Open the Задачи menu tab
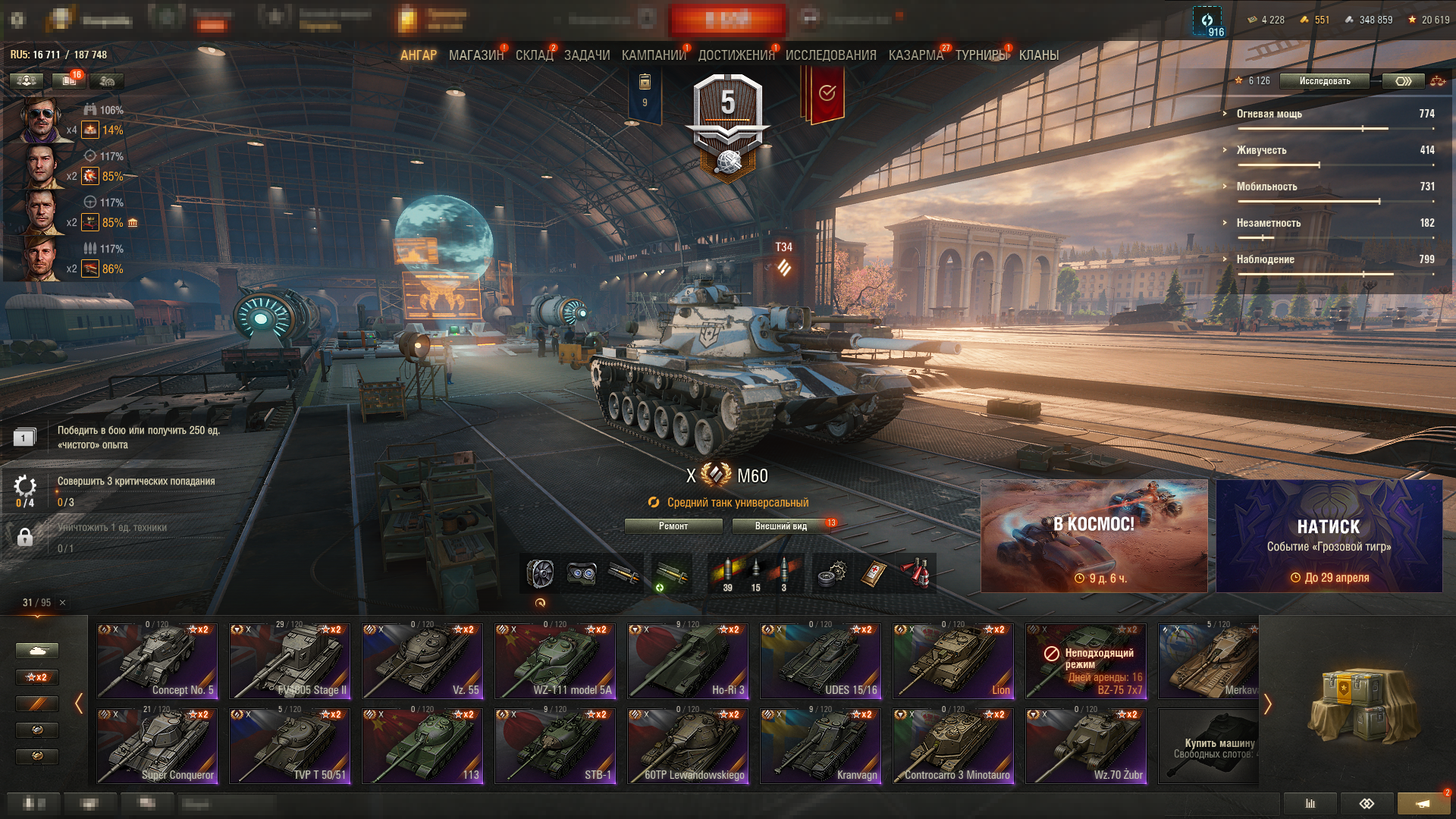 (587, 55)
